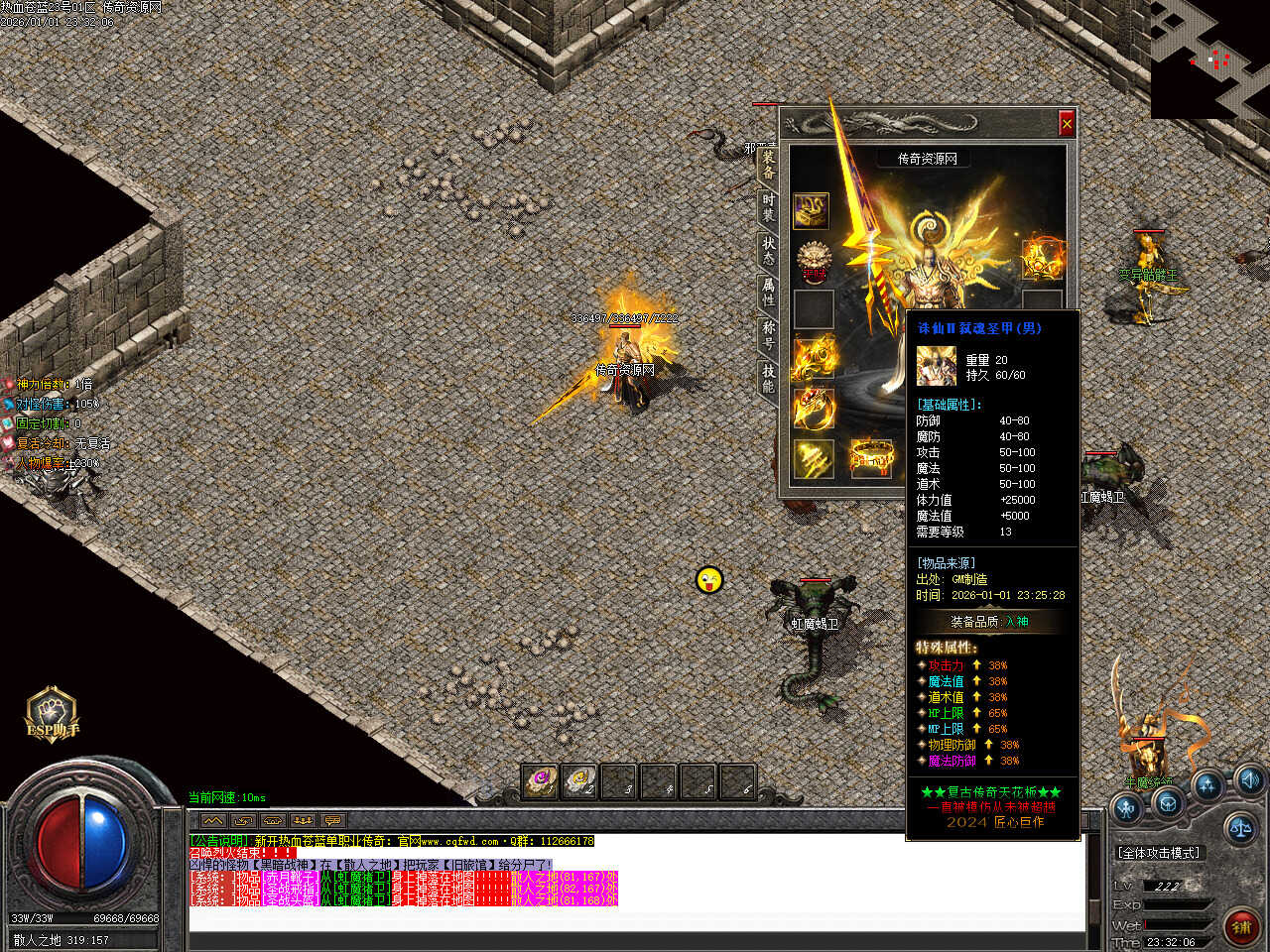This screenshot has height=952, width=1270.
Task: Switch to the 时装 costume tab
Action: click(768, 206)
